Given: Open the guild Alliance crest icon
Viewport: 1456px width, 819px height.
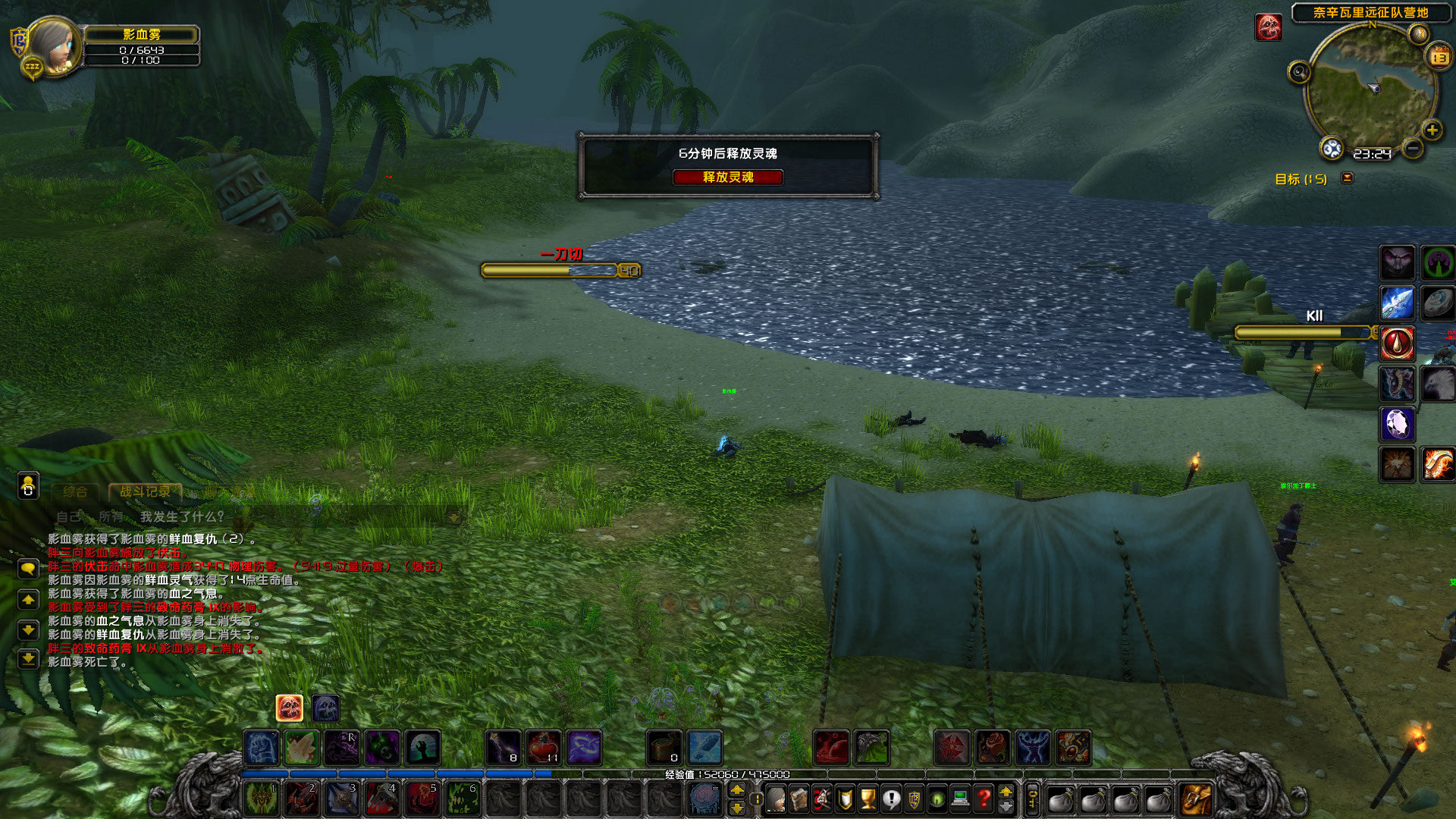Looking at the screenshot, I should point(915,800).
